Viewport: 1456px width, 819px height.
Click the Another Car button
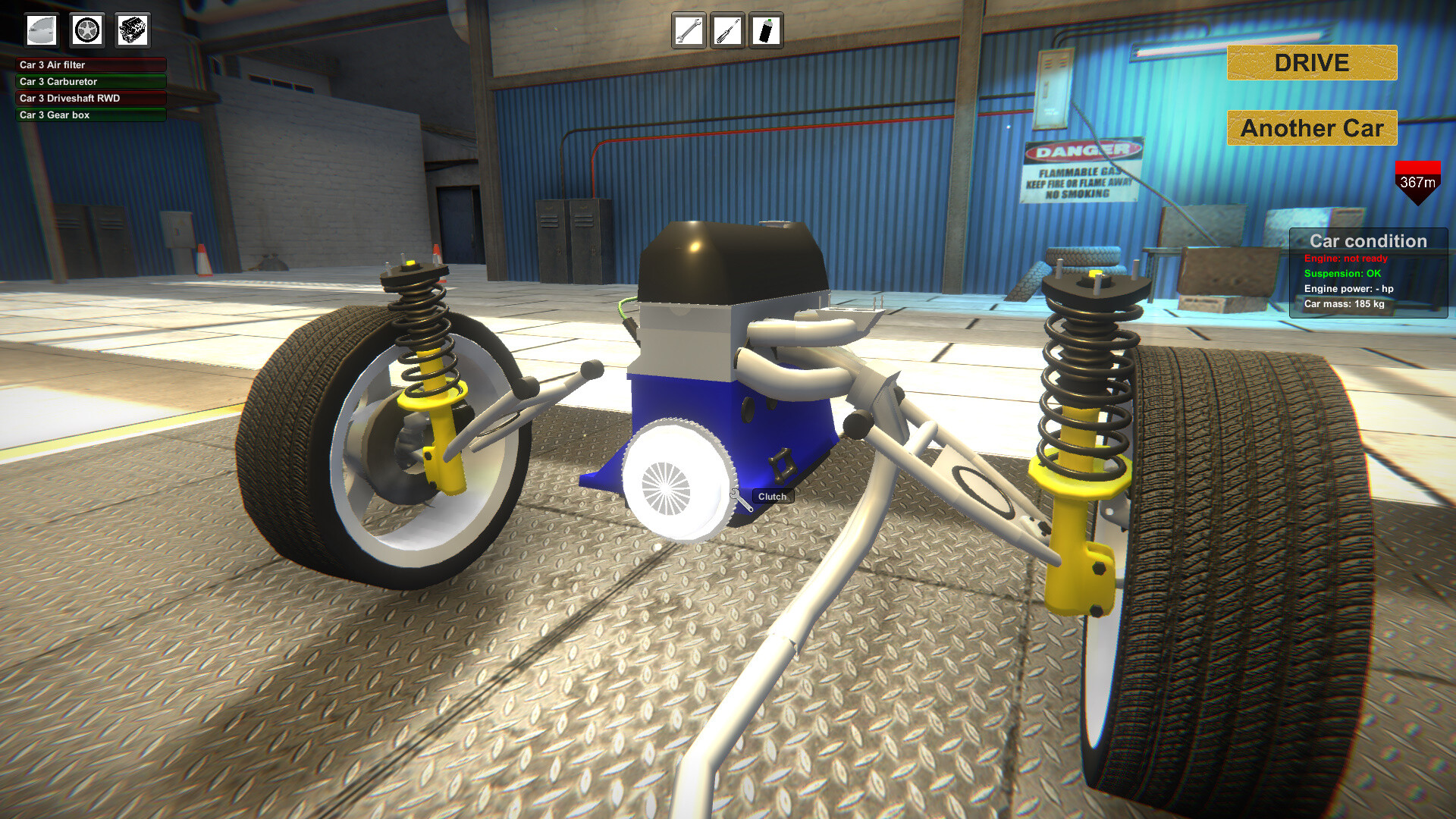(x=1311, y=128)
